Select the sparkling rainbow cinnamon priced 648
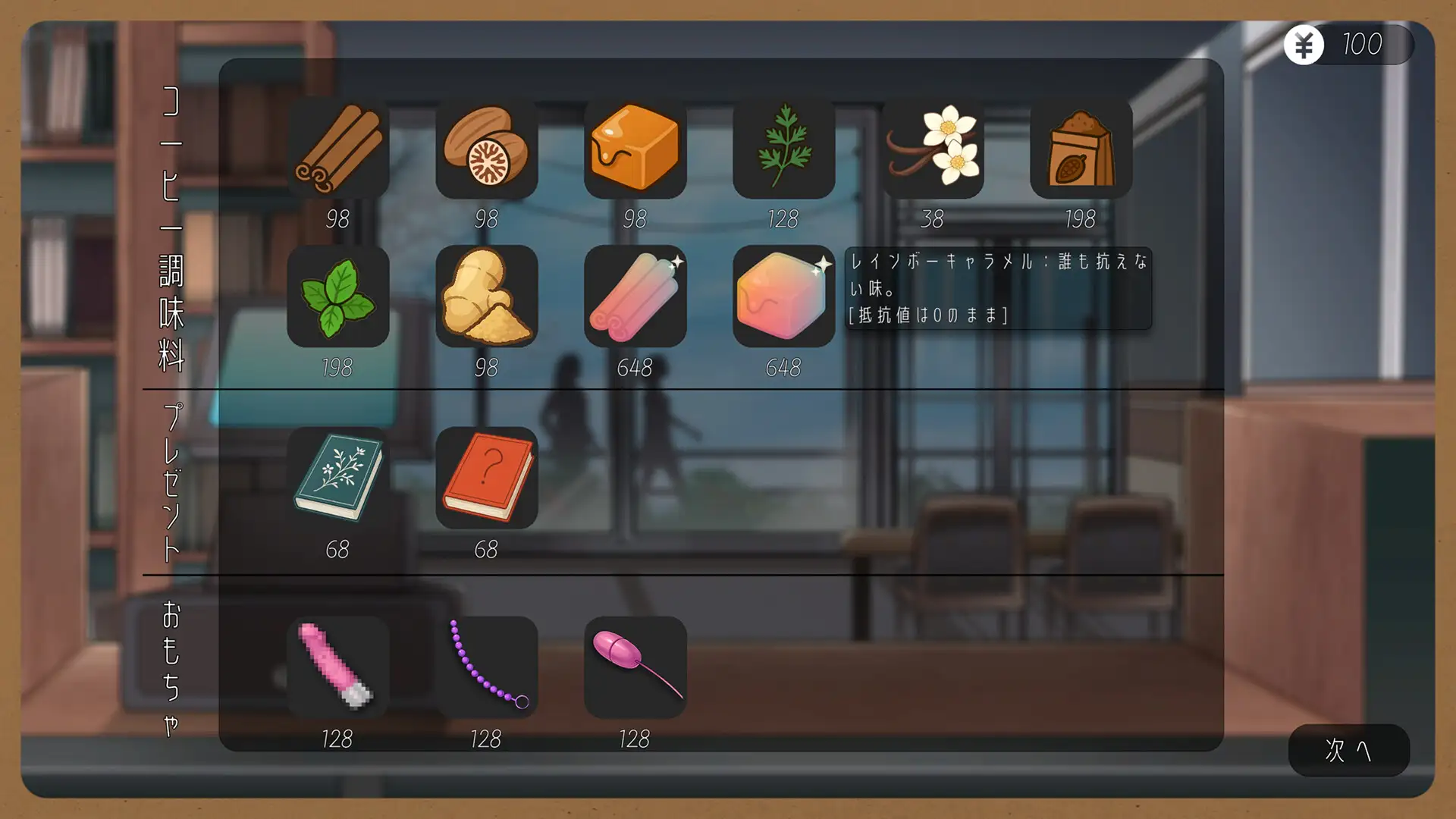Screen dimensions: 1456x819 (636, 296)
